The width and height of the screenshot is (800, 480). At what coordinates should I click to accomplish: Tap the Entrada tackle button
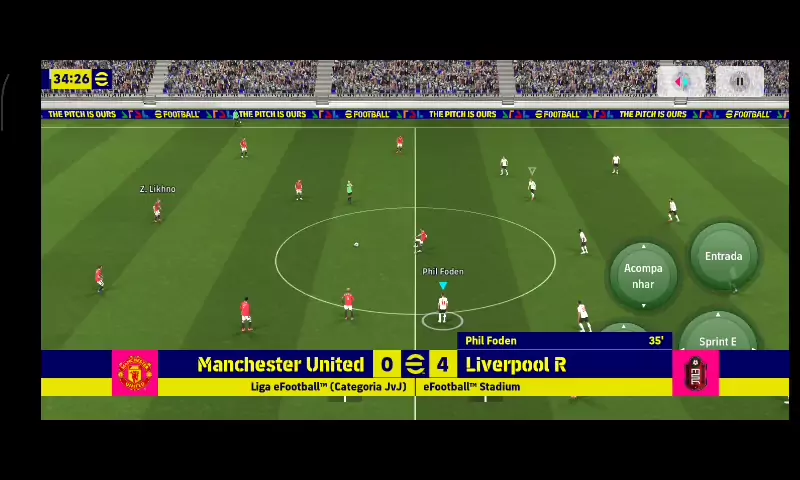[x=723, y=257]
